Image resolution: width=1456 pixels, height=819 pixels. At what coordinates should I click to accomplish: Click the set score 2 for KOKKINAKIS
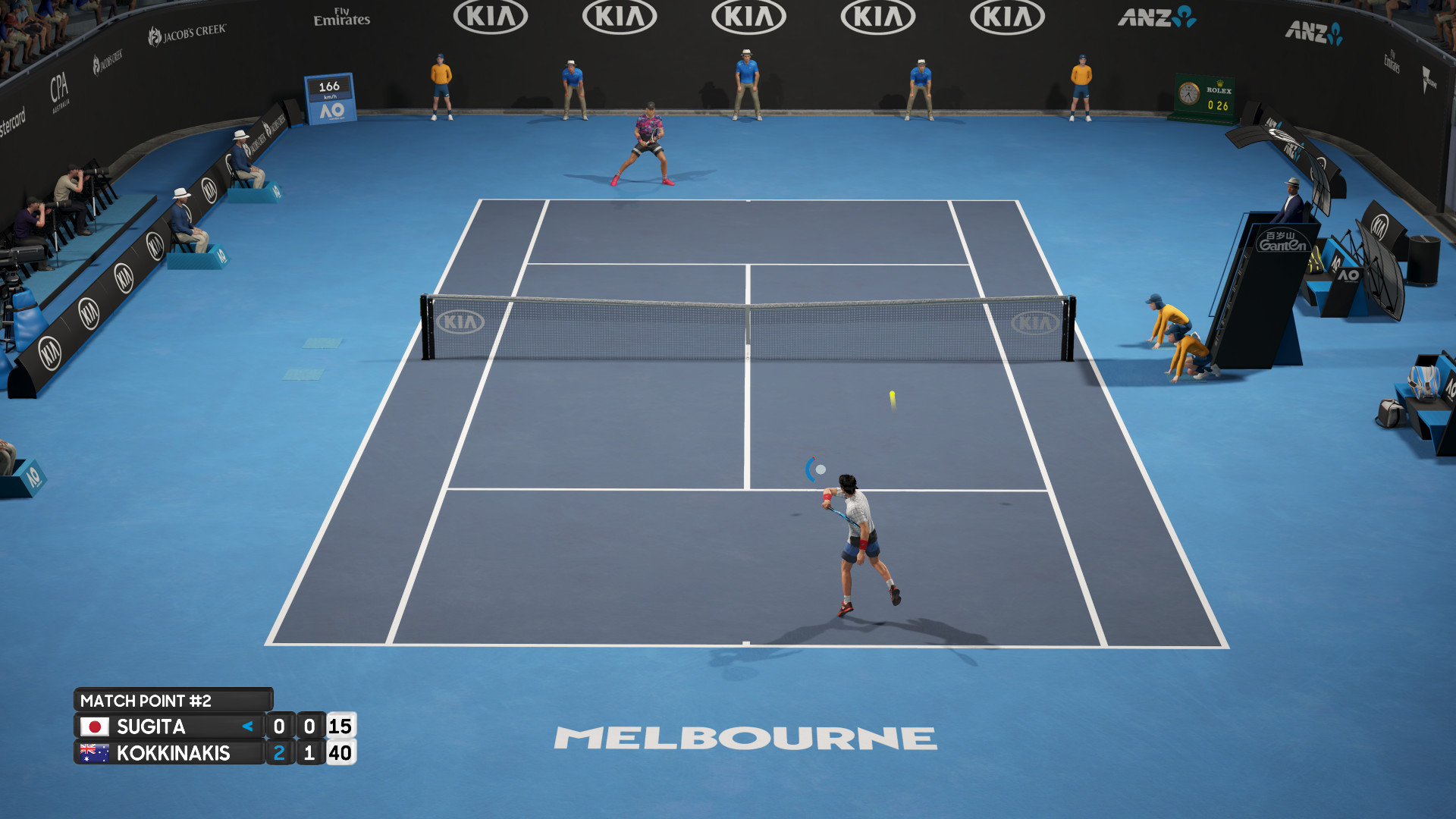pyautogui.click(x=281, y=753)
